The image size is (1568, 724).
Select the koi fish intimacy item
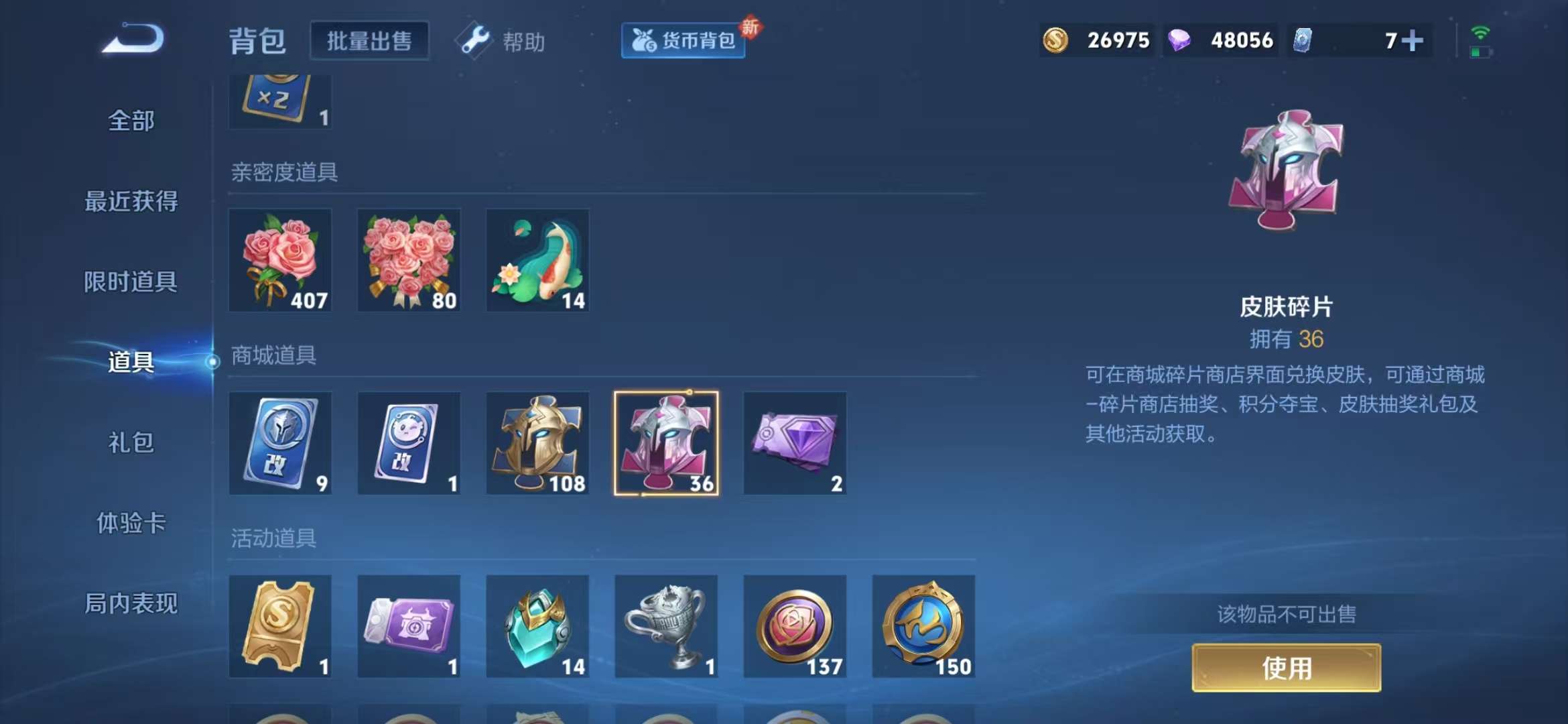point(536,261)
